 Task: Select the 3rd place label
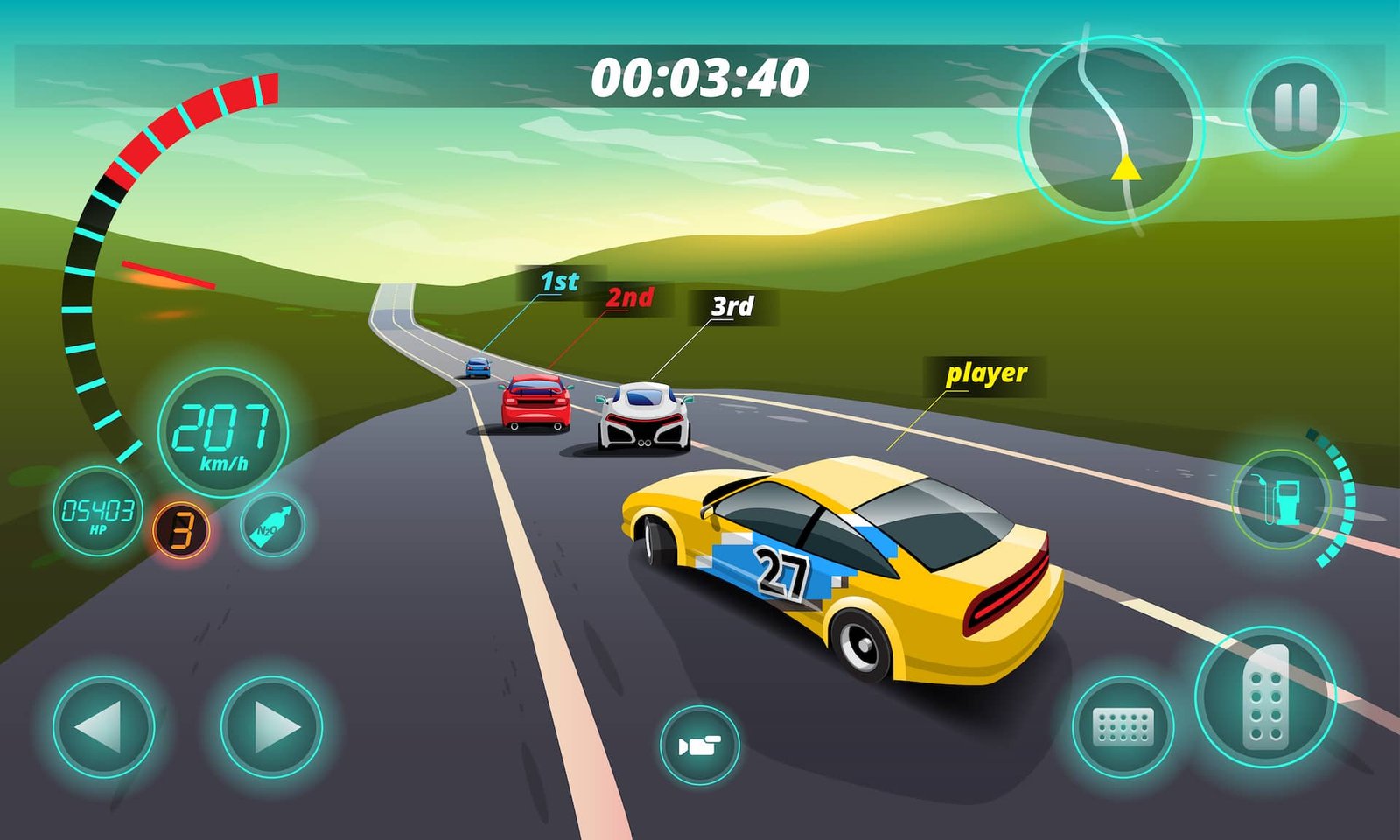click(733, 307)
